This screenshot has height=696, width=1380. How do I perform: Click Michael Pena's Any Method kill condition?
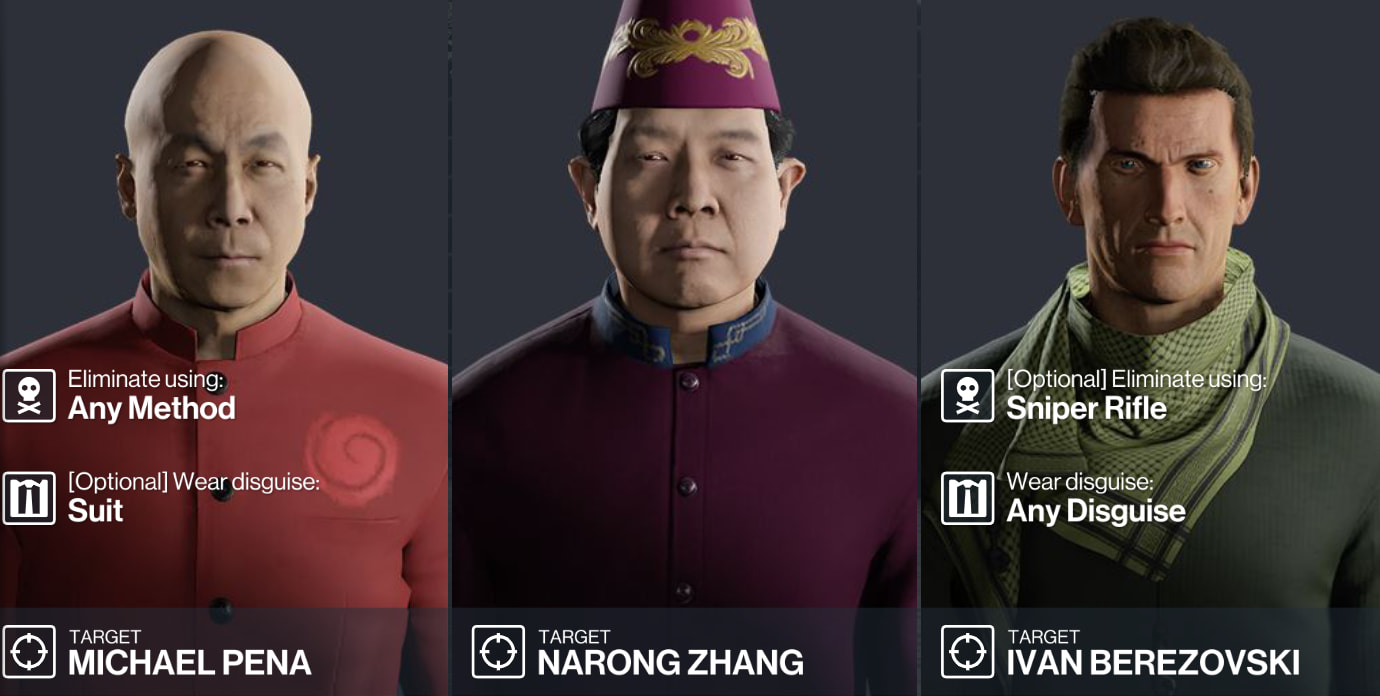[151, 407]
